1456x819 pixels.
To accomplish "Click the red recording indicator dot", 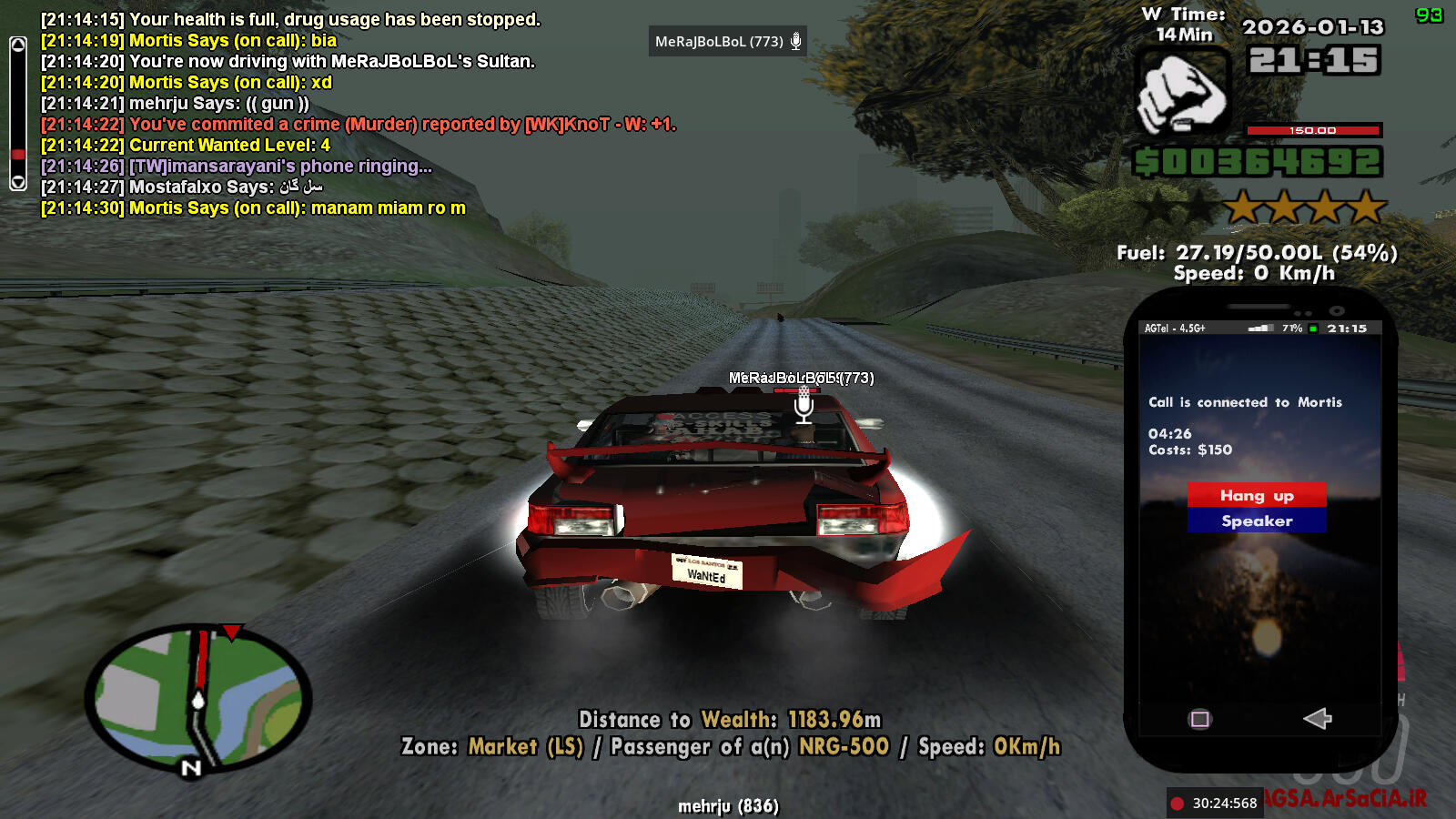I will (1178, 804).
